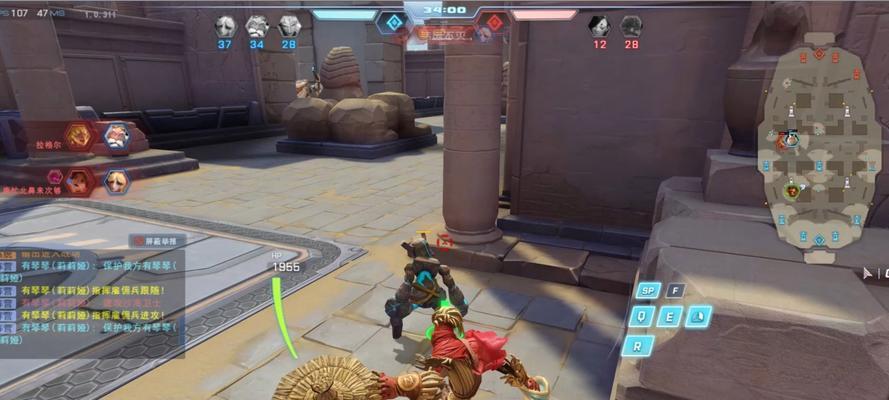889x400 pixels.
Task: Select blue team hero portrait showing 34
Action: [257, 26]
